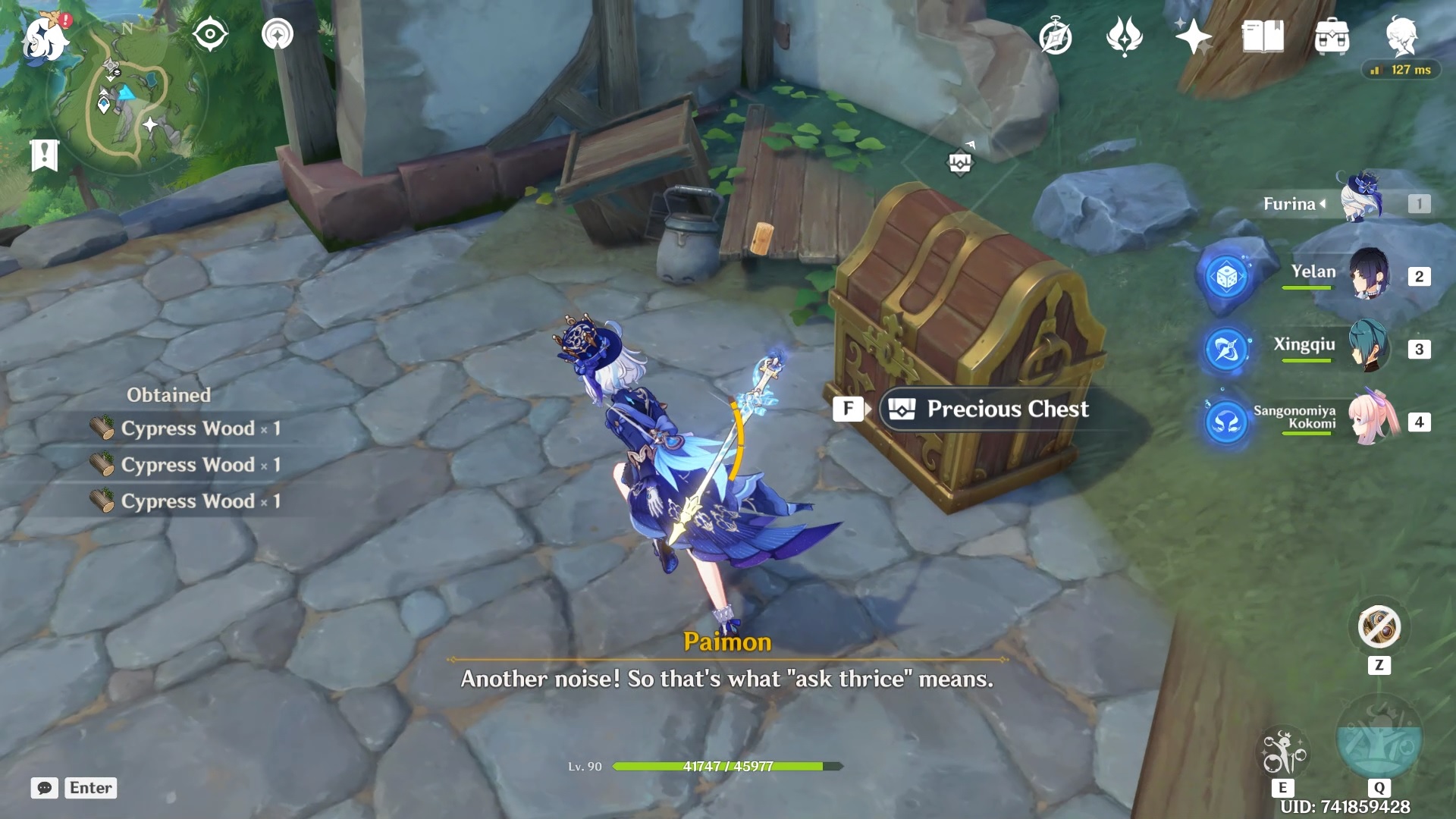Use the gadget quick-use icon
Screen dimensions: 1456x819
[1379, 628]
